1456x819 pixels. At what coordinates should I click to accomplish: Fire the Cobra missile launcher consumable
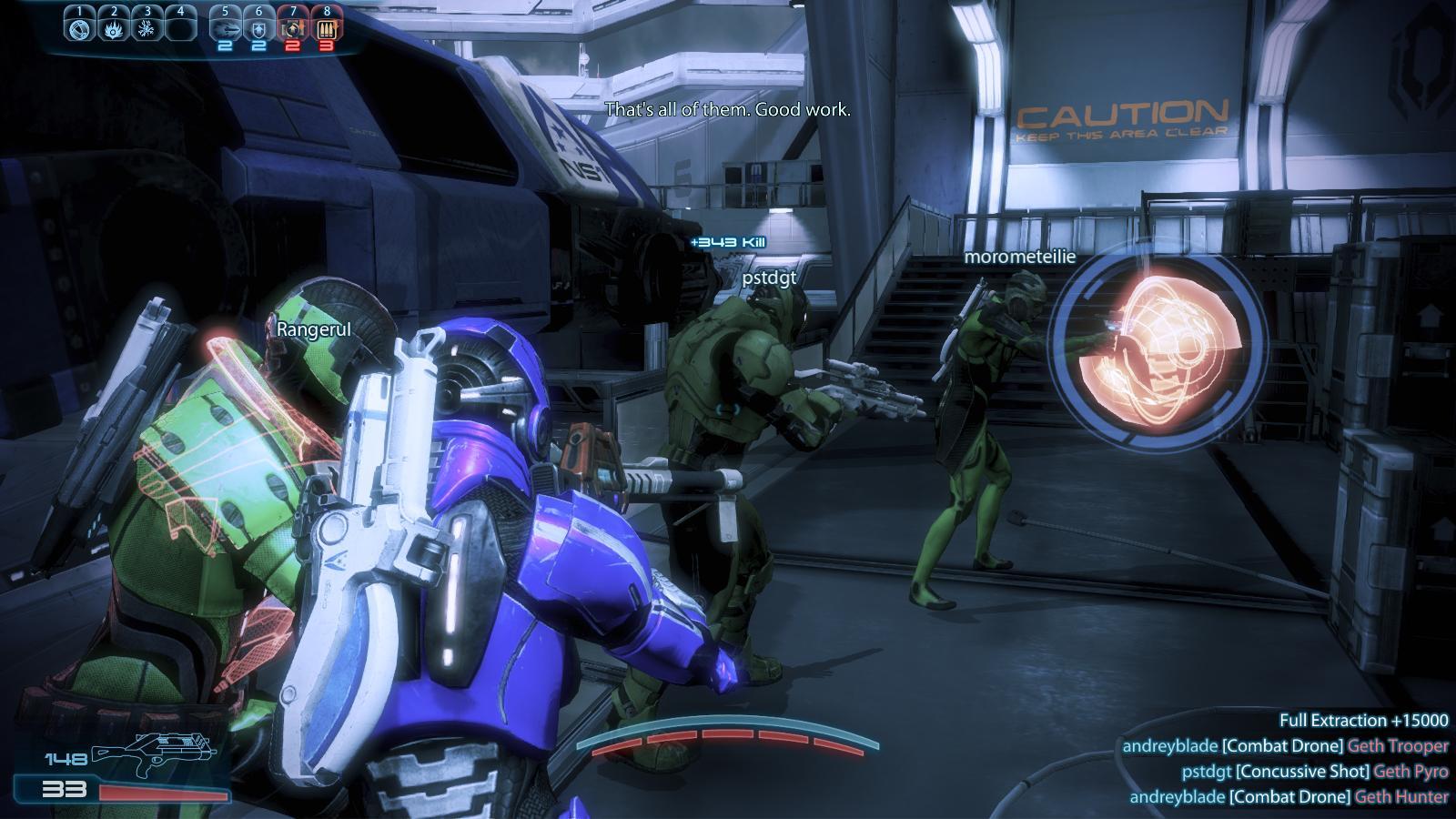225,28
